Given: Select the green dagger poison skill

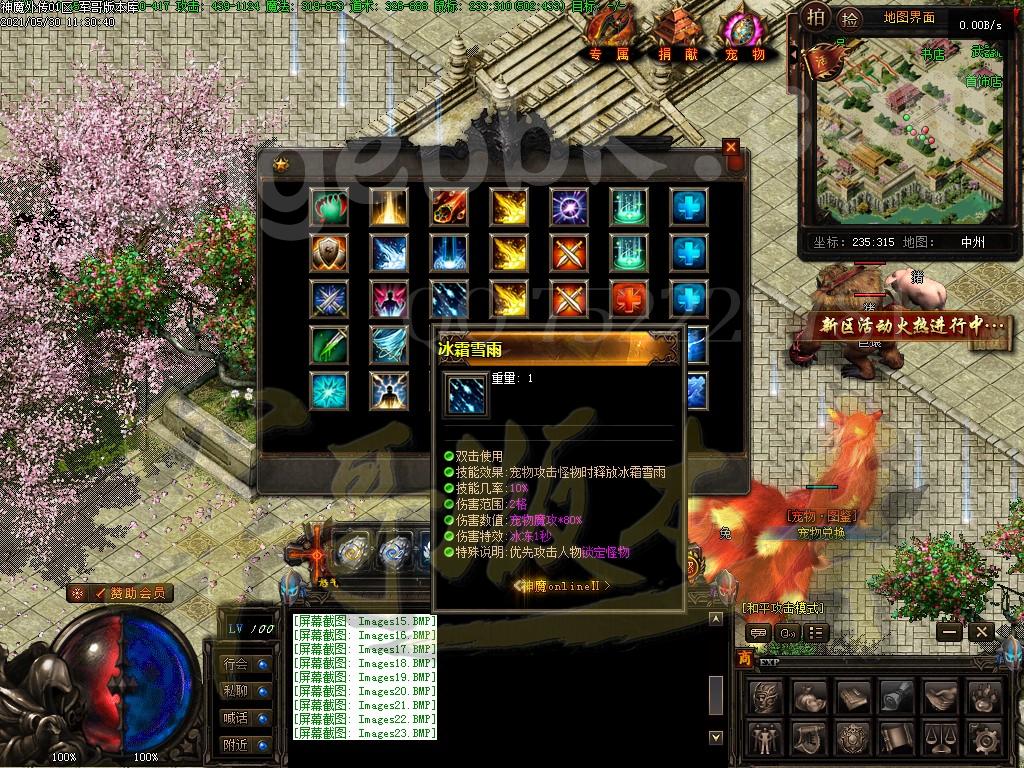Looking at the screenshot, I should point(329,344).
